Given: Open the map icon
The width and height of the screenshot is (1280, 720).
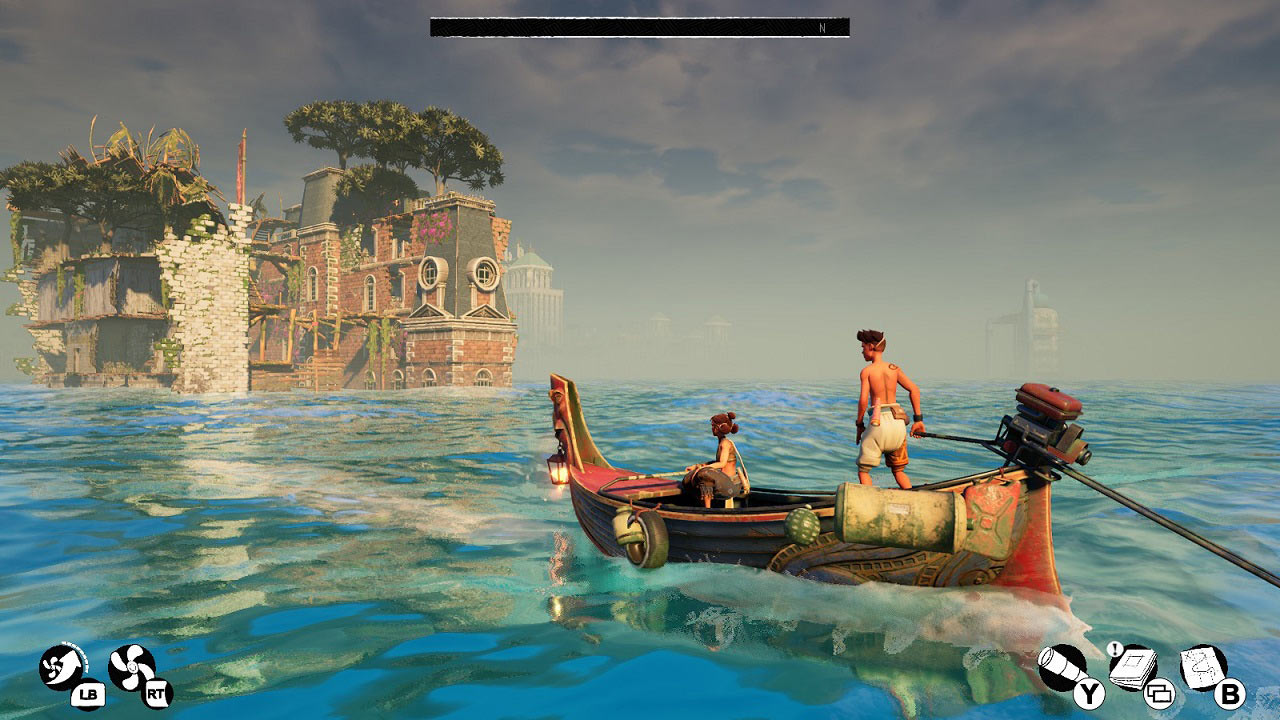Looking at the screenshot, I should point(1203,666).
